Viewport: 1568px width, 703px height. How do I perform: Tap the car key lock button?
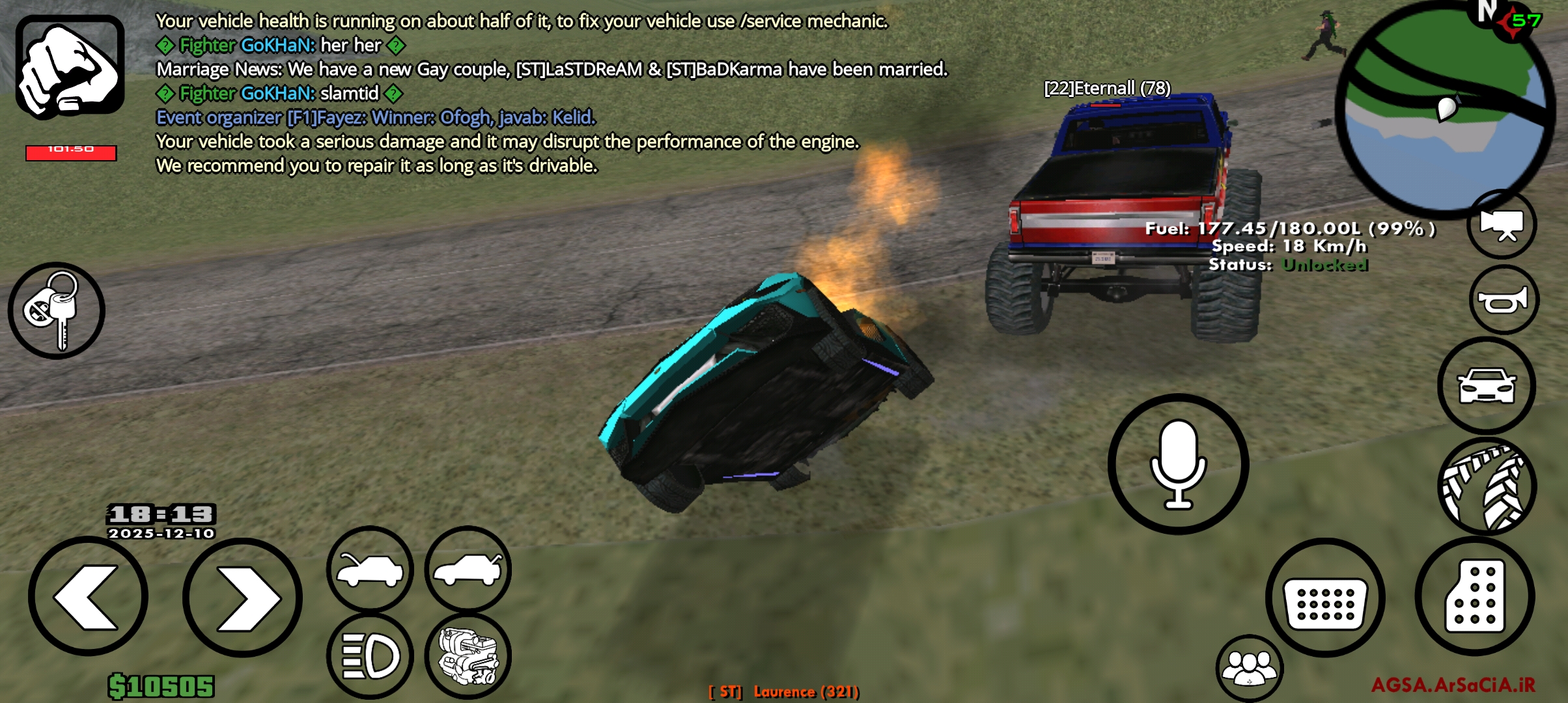coord(56,310)
